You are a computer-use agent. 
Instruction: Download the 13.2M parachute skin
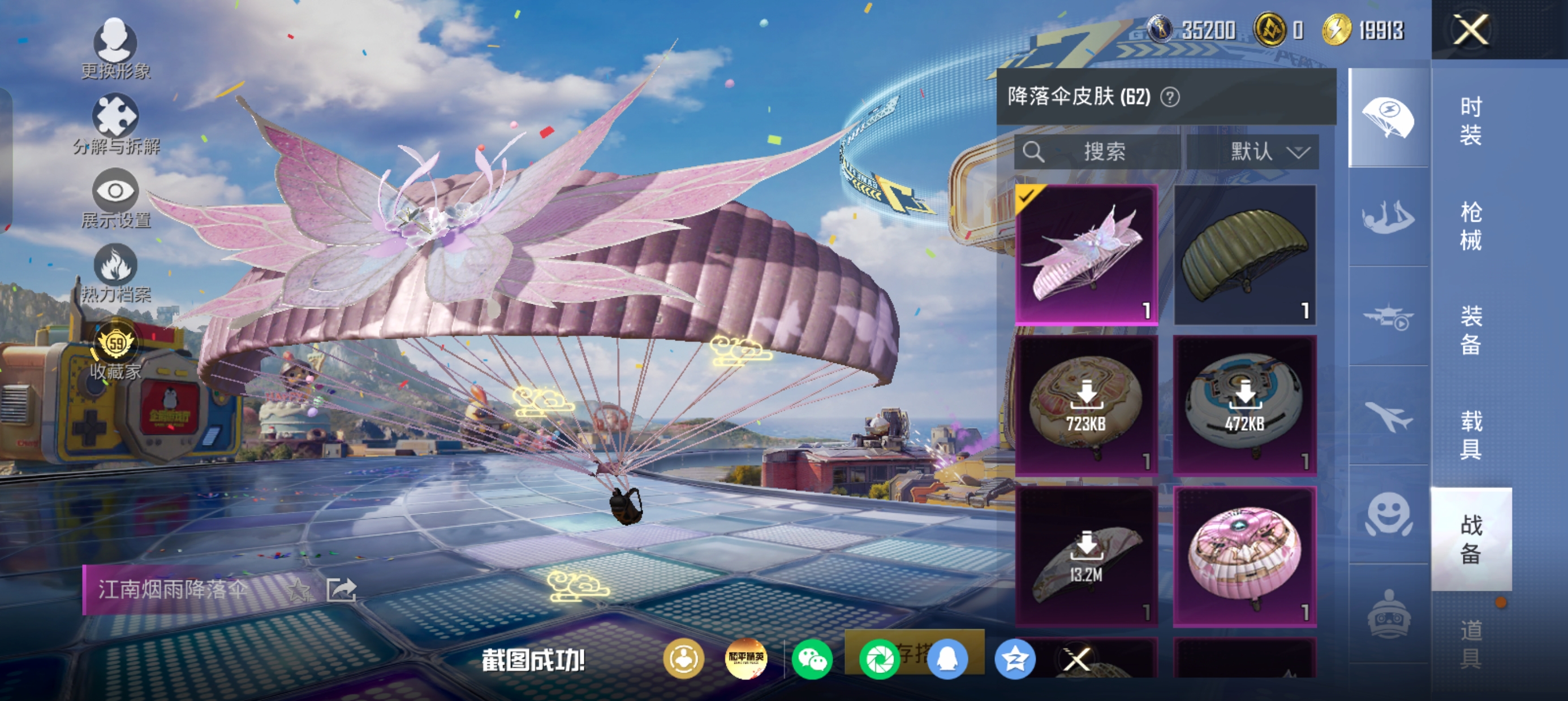click(x=1087, y=556)
